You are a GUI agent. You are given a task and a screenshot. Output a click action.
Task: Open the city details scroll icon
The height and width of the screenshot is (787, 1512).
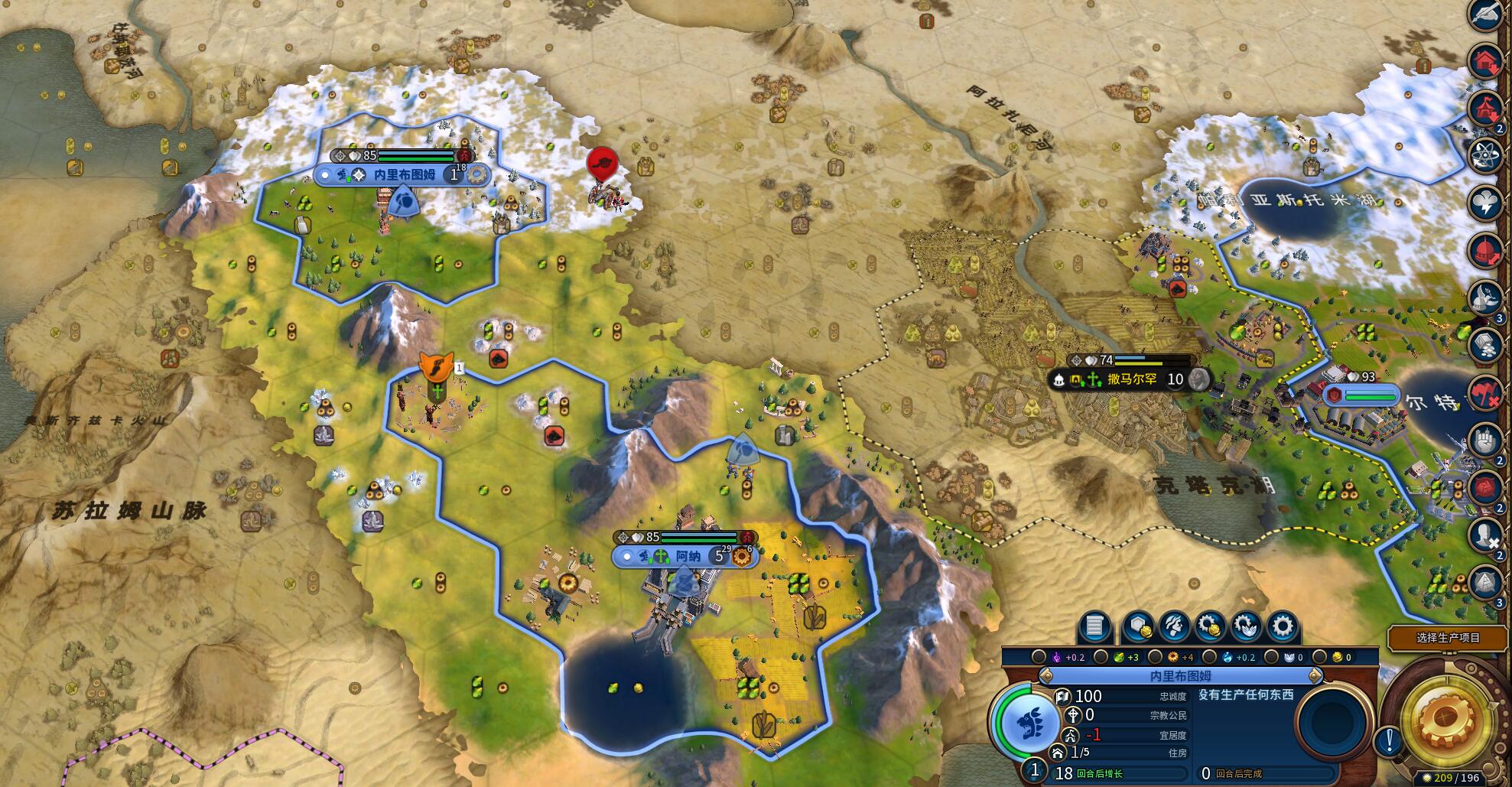(x=1094, y=627)
